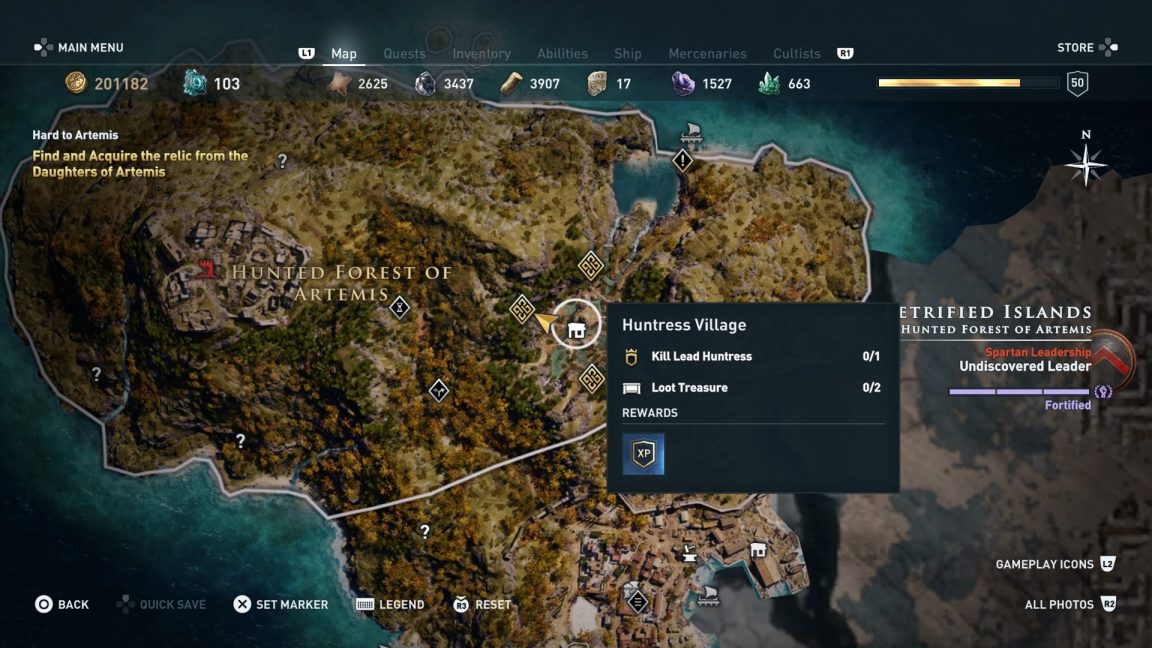This screenshot has height=648, width=1152.
Task: Open the Abilities tab
Action: click(x=562, y=54)
